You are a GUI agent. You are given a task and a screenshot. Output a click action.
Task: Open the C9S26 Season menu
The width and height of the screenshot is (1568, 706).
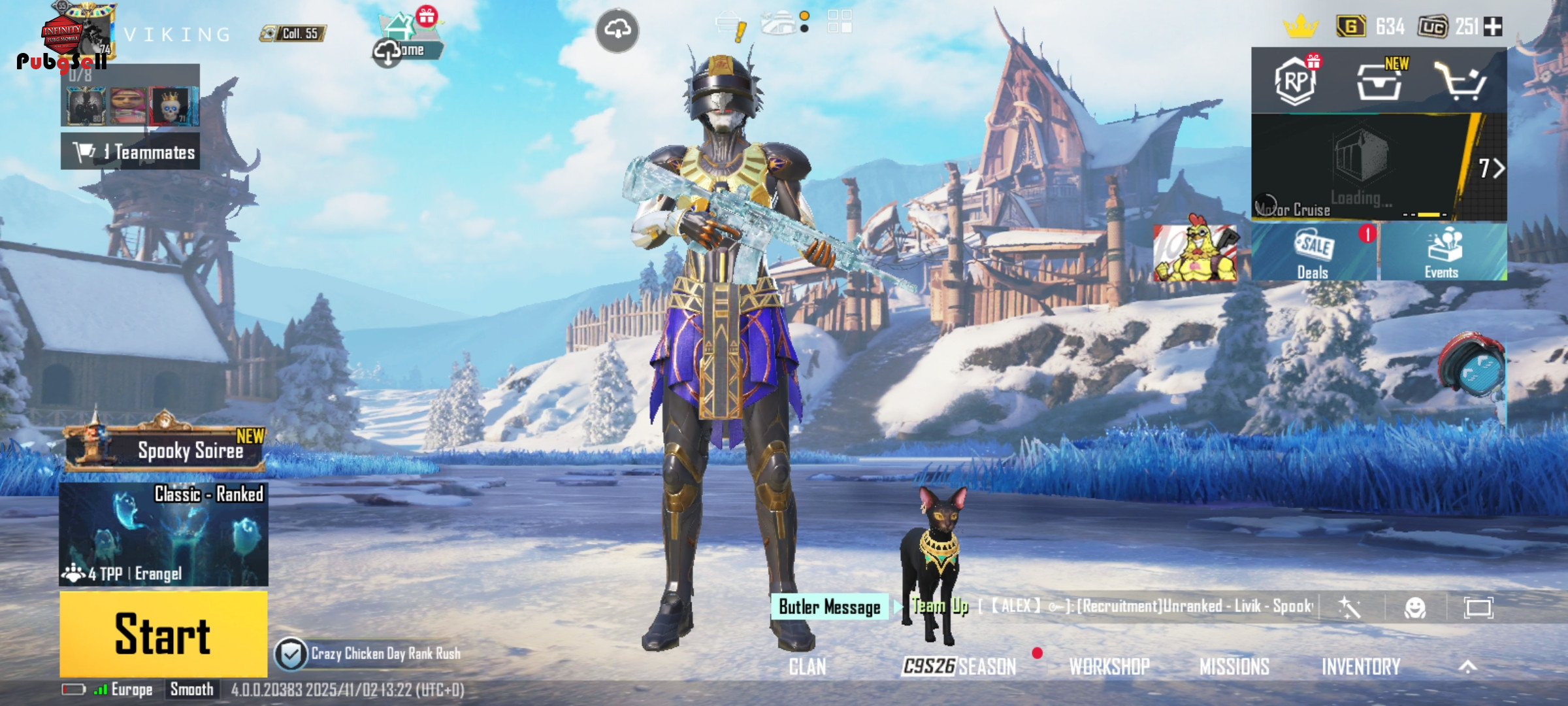(959, 667)
